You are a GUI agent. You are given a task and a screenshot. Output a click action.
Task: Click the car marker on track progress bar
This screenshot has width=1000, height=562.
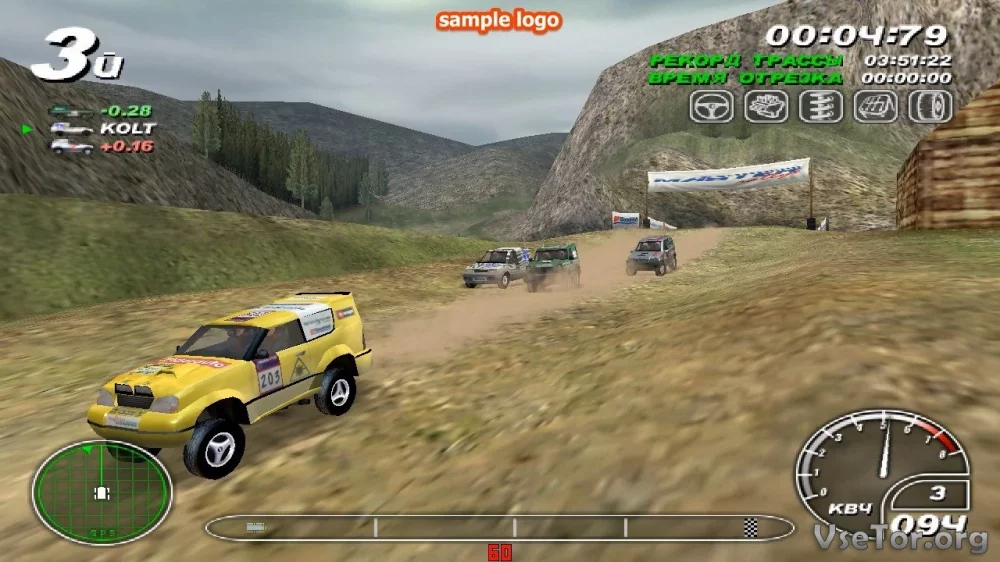coord(256,528)
